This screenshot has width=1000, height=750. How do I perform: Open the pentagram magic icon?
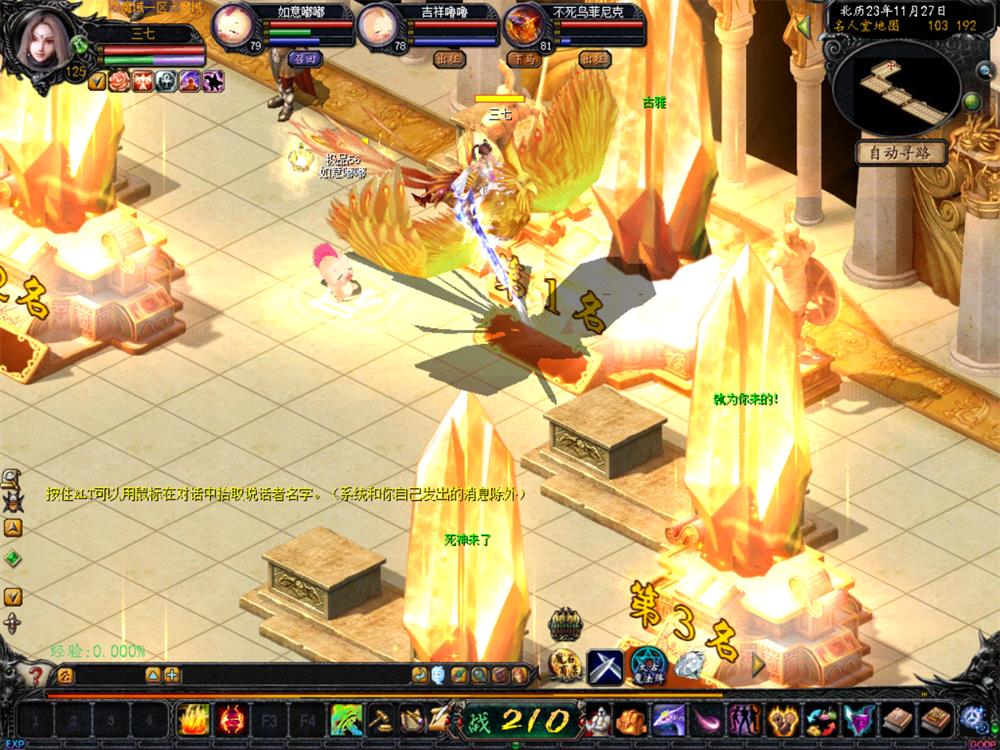pyautogui.click(x=647, y=664)
